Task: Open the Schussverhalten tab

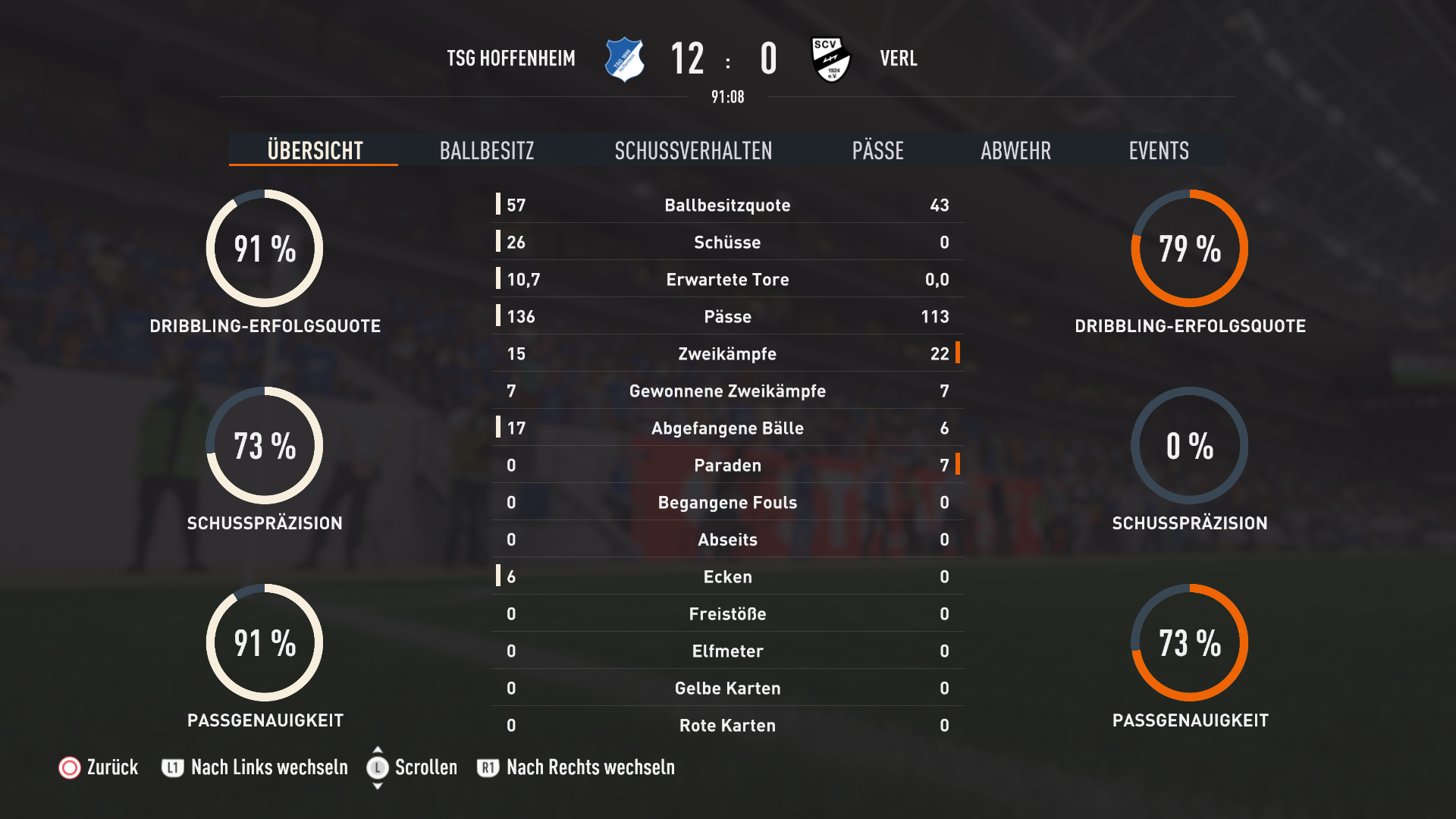Action: pos(693,150)
